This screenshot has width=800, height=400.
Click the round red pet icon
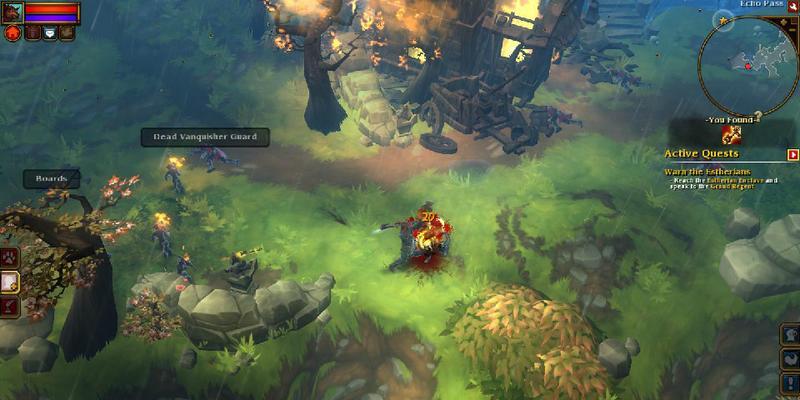(x=13, y=33)
